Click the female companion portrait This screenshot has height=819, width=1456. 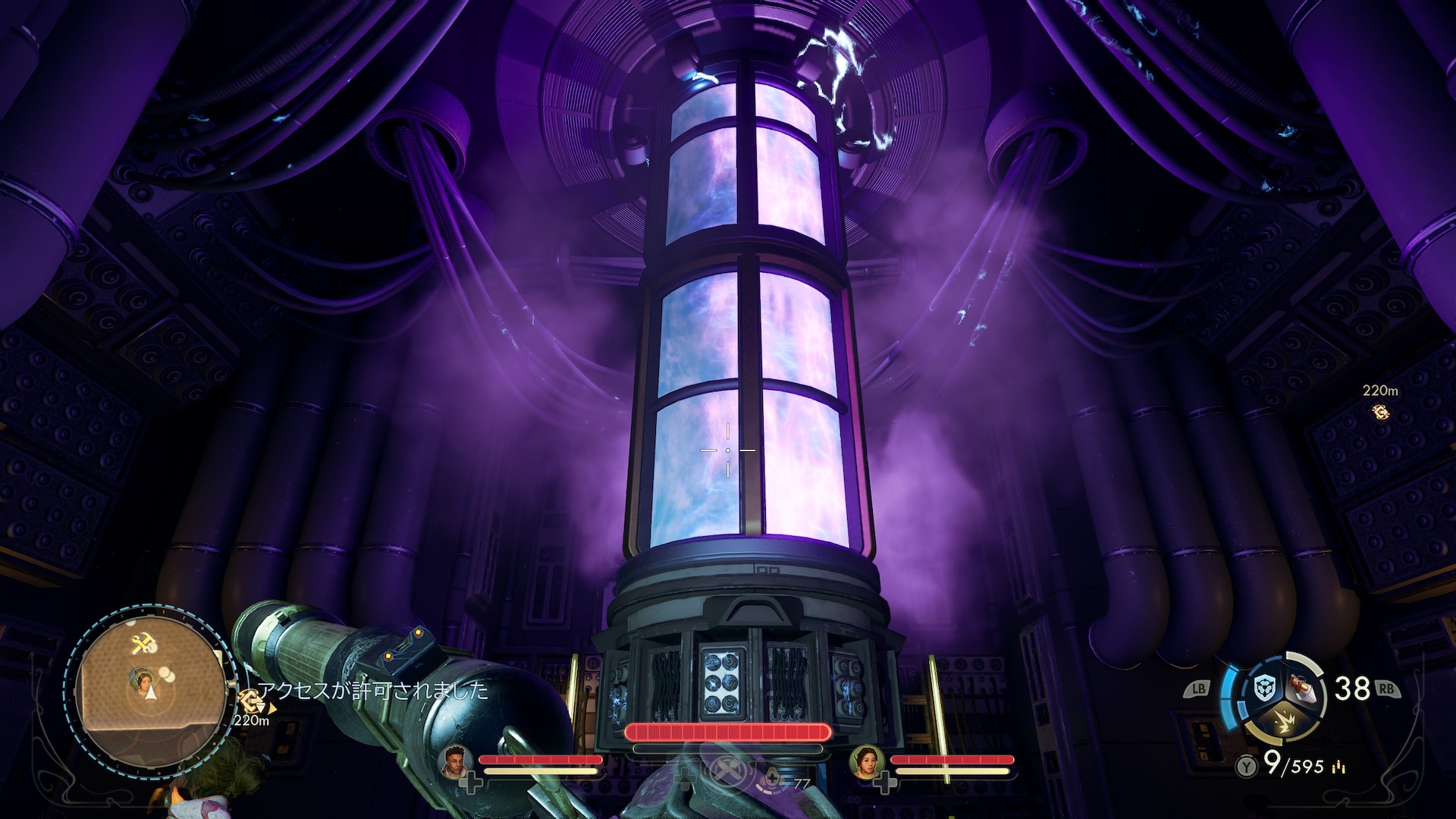pyautogui.click(x=866, y=761)
